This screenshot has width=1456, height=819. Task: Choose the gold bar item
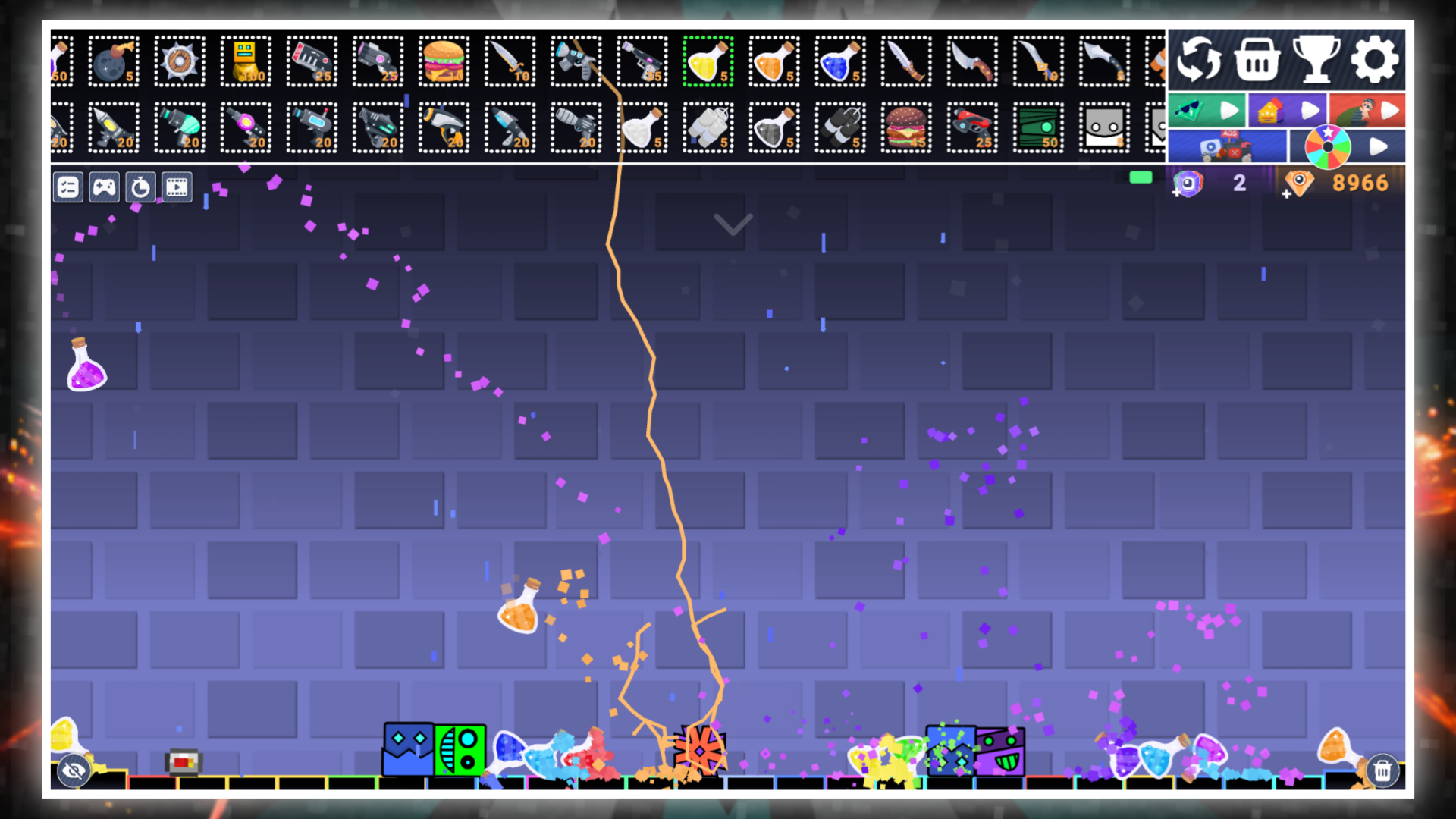pos(246,62)
